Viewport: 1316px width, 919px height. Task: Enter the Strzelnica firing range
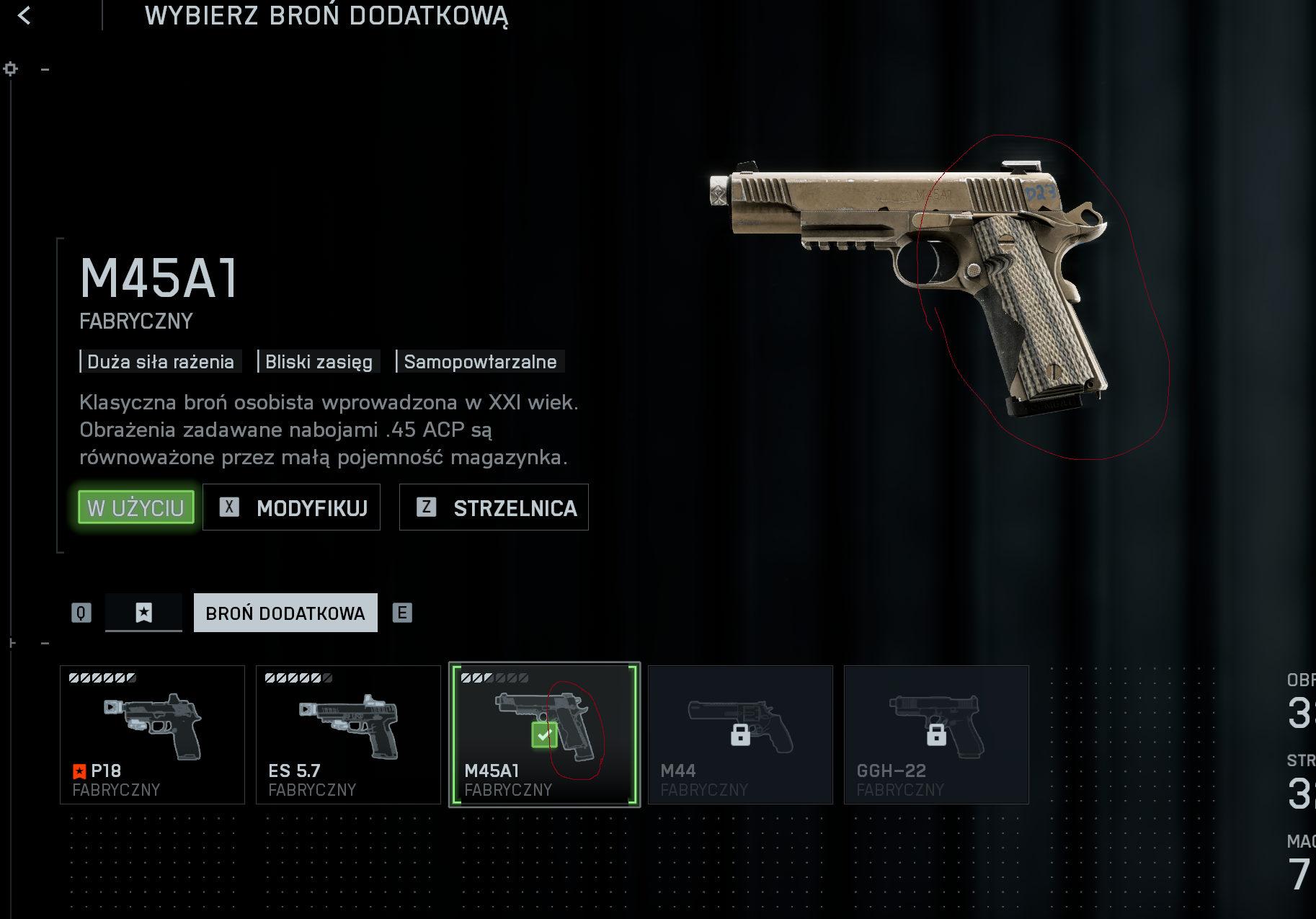coord(494,507)
